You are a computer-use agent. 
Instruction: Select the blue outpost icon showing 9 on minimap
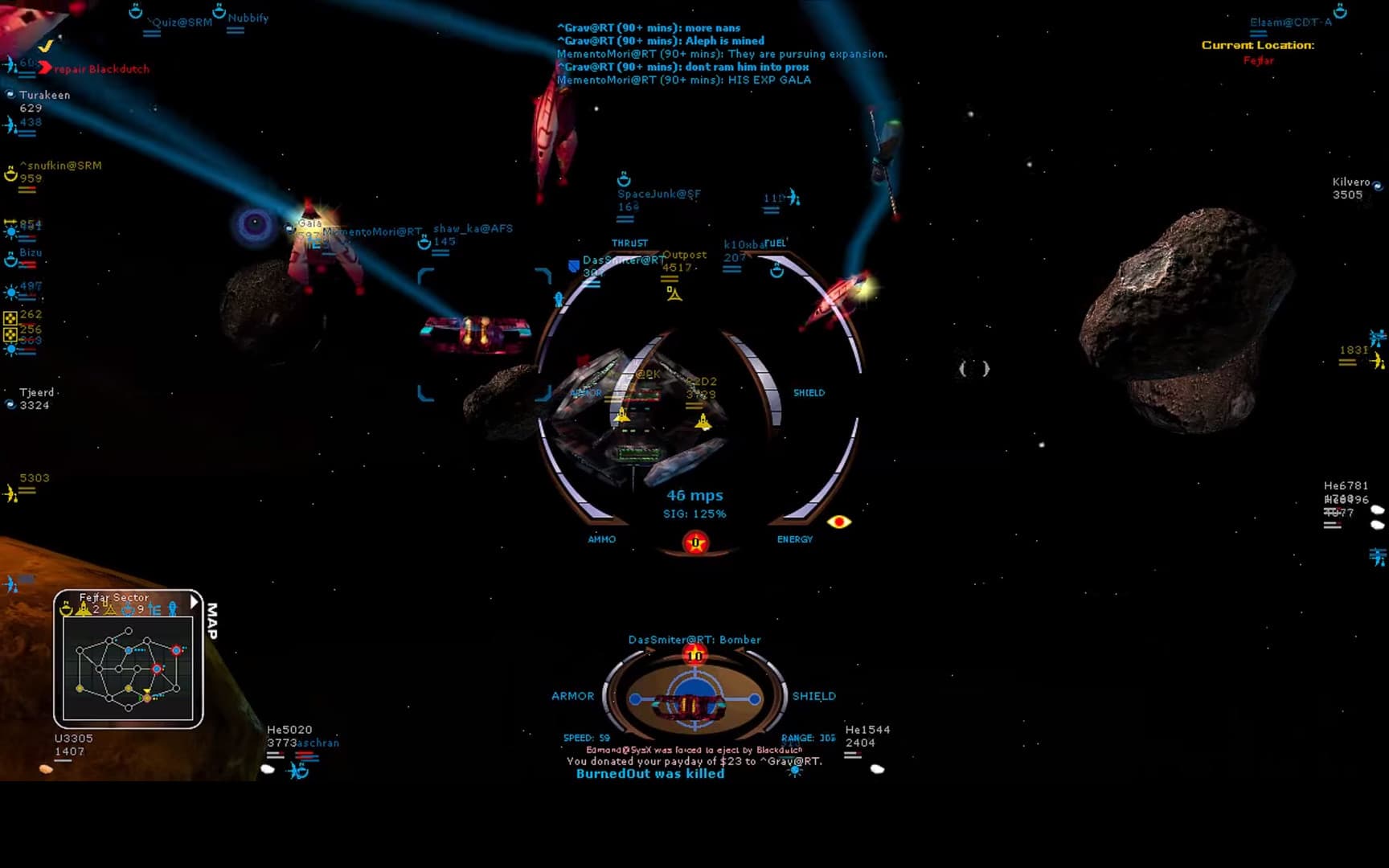tap(128, 608)
